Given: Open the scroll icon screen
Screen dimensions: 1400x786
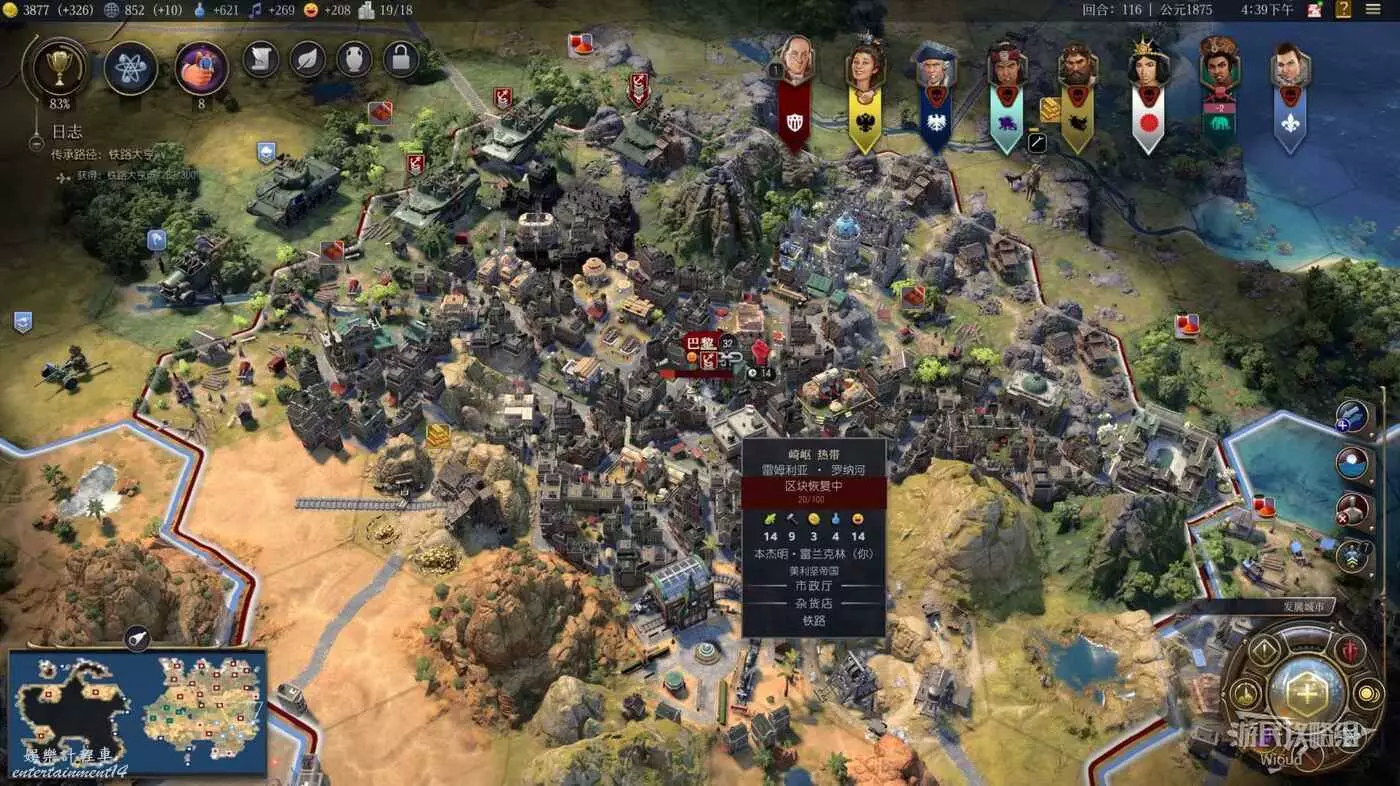Looking at the screenshot, I should 260,59.
